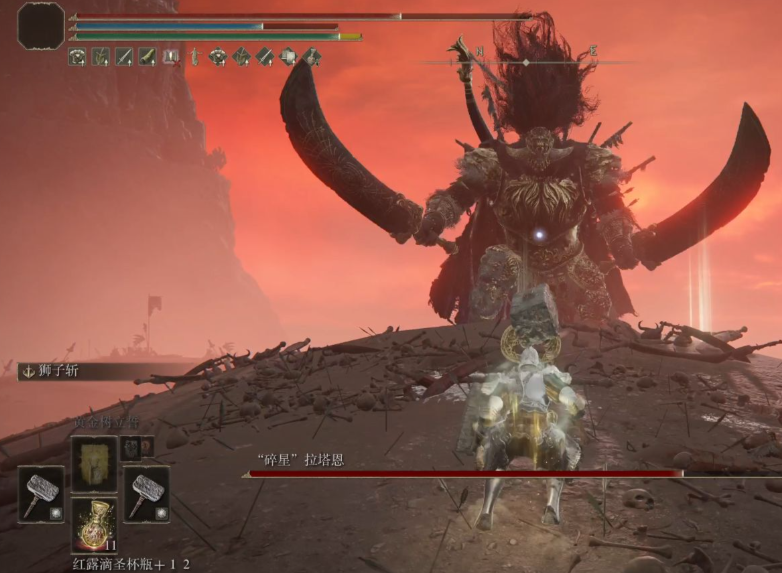Select the left-hand hammer weapon slot
This screenshot has width=782, height=573.
[x=41, y=494]
